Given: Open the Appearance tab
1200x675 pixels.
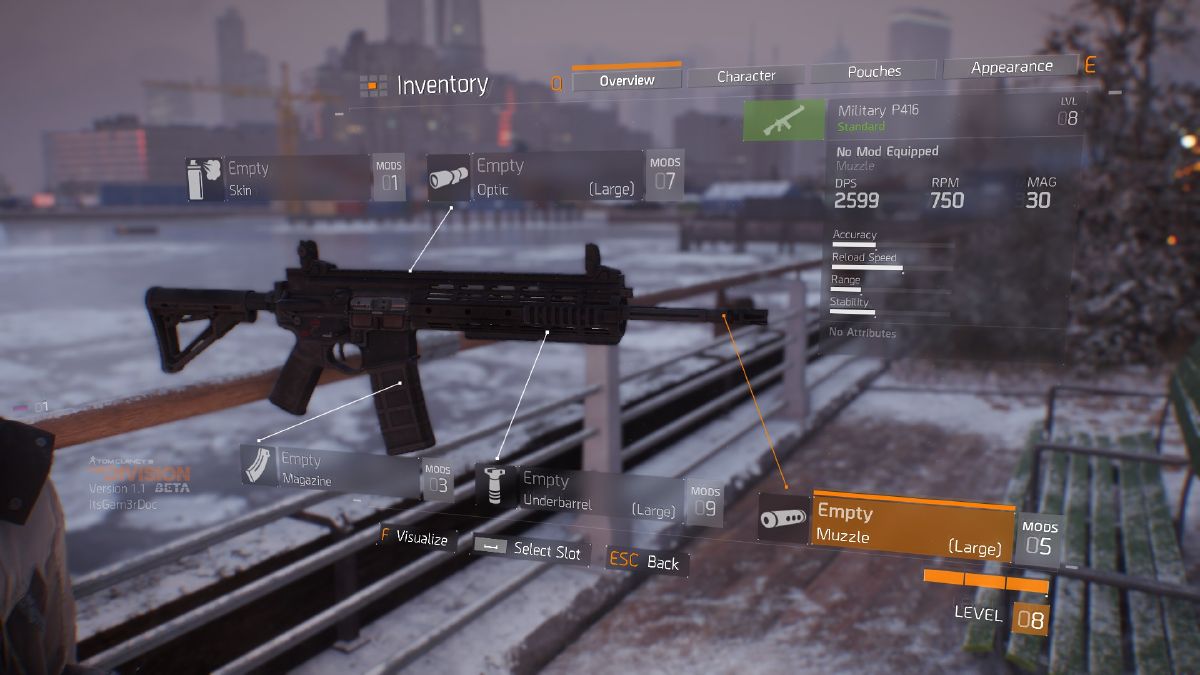Looking at the screenshot, I should pyautogui.click(x=1011, y=67).
